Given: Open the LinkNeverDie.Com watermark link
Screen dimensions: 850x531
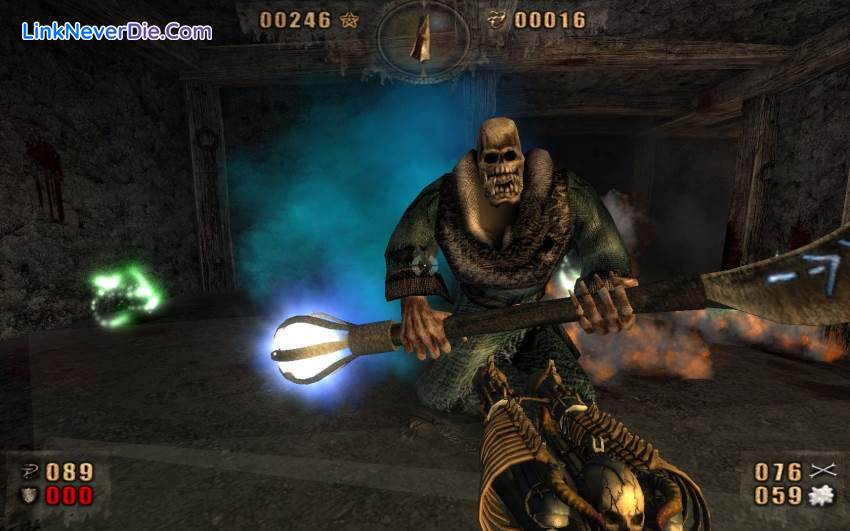Looking at the screenshot, I should pos(116,31).
